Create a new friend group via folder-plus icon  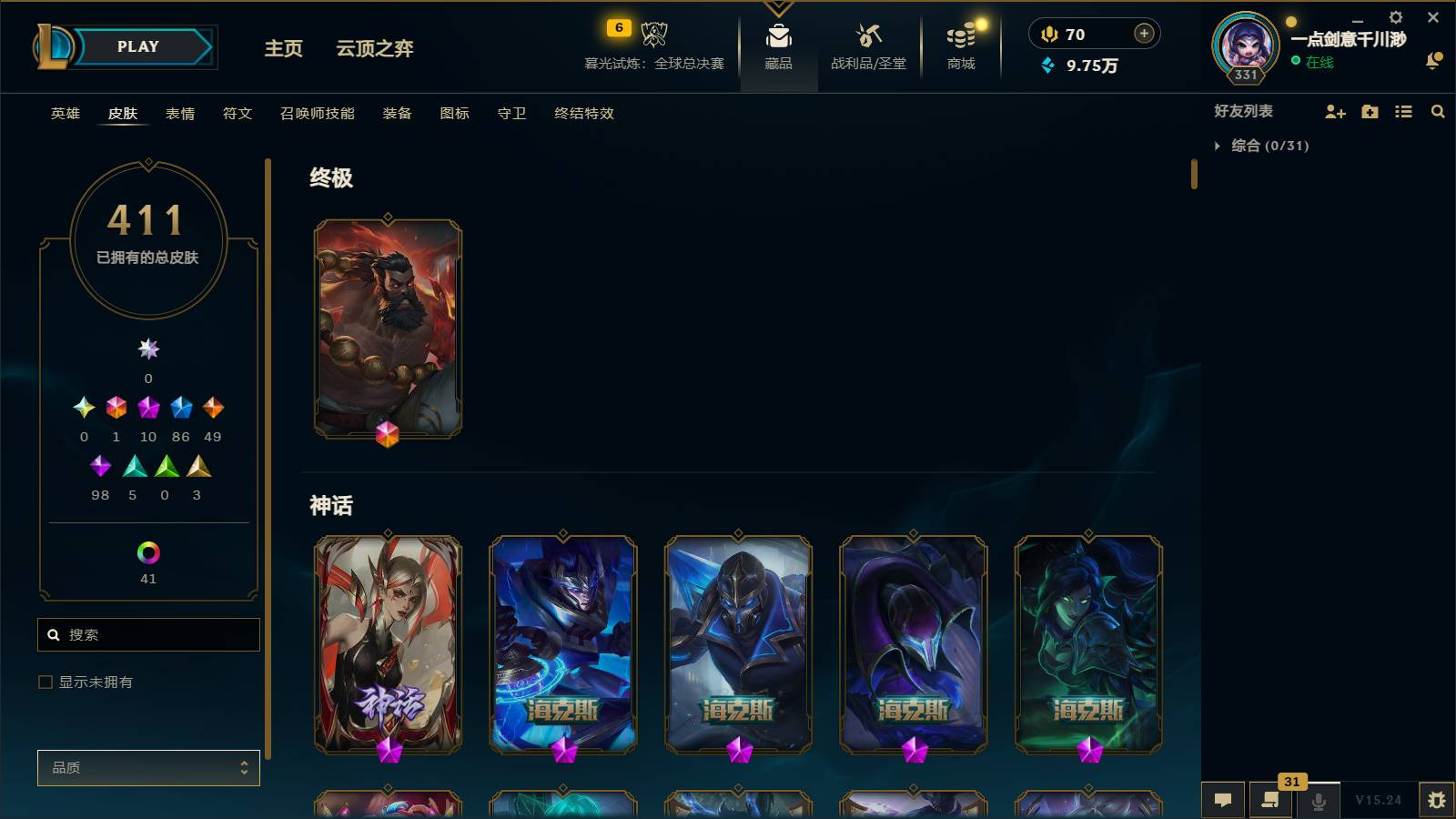pos(1370,112)
